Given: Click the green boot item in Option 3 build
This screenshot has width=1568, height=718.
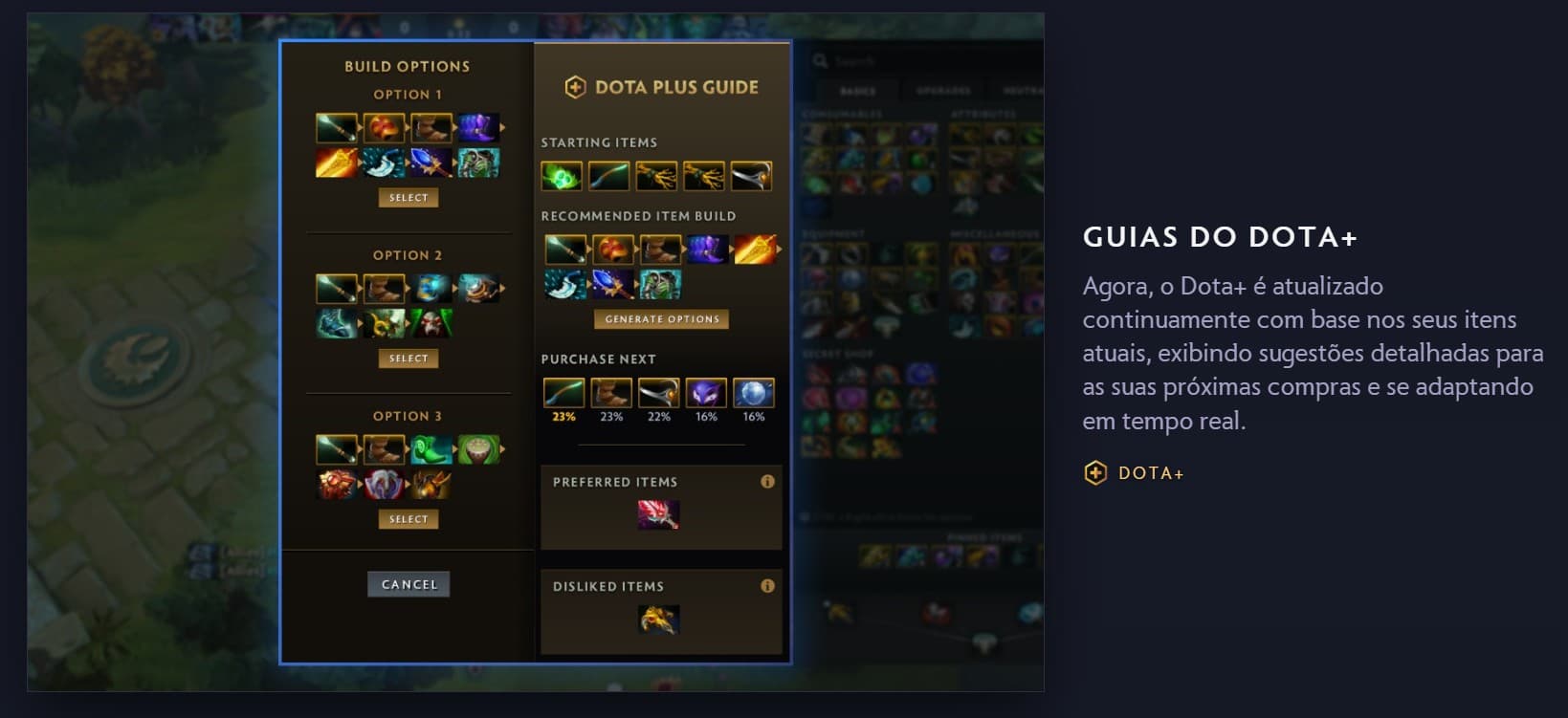Looking at the screenshot, I should click(431, 447).
